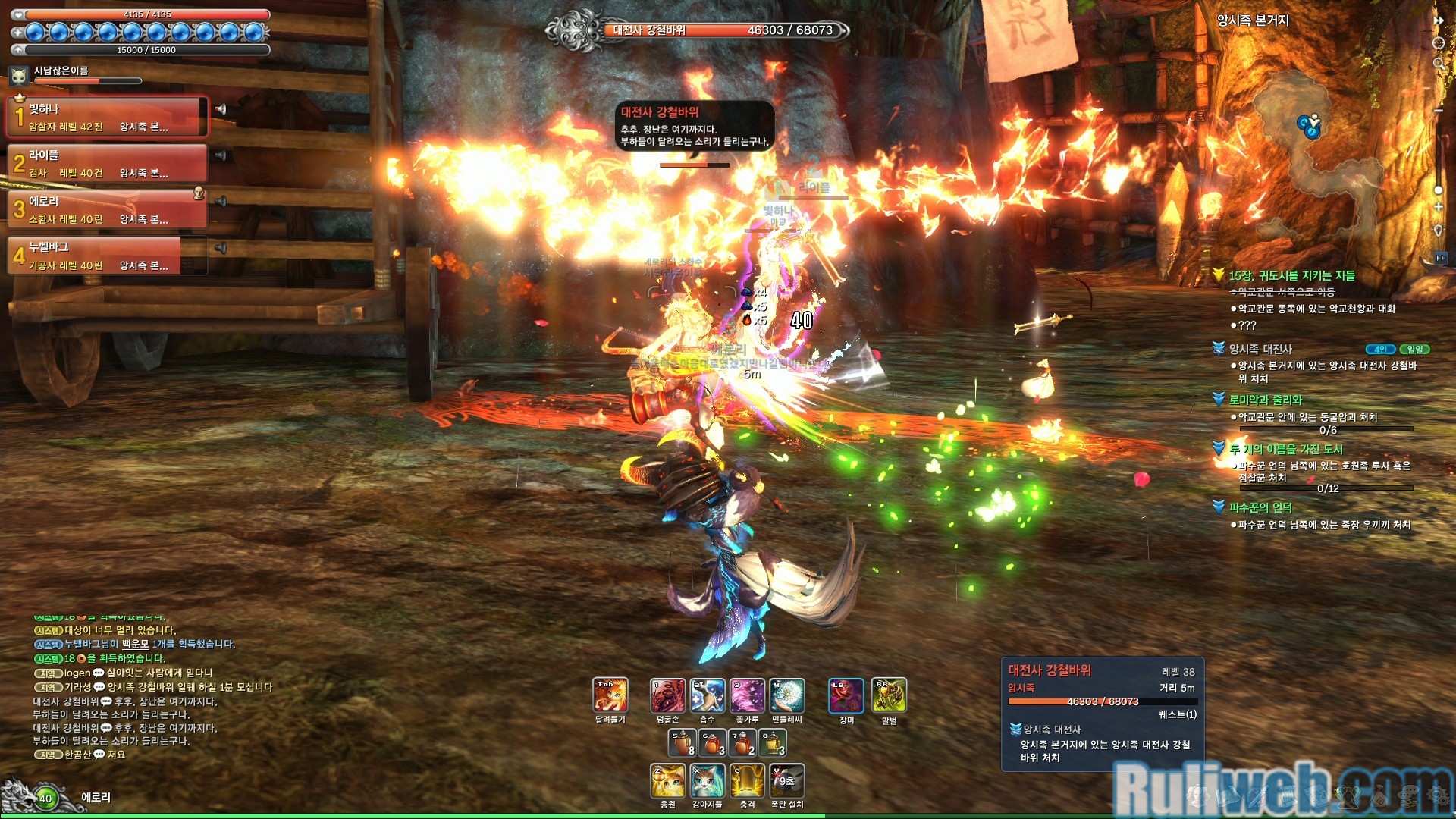Activate the 달려들기 cat pounce skill
This screenshot has height=819, width=1456.
point(610,695)
